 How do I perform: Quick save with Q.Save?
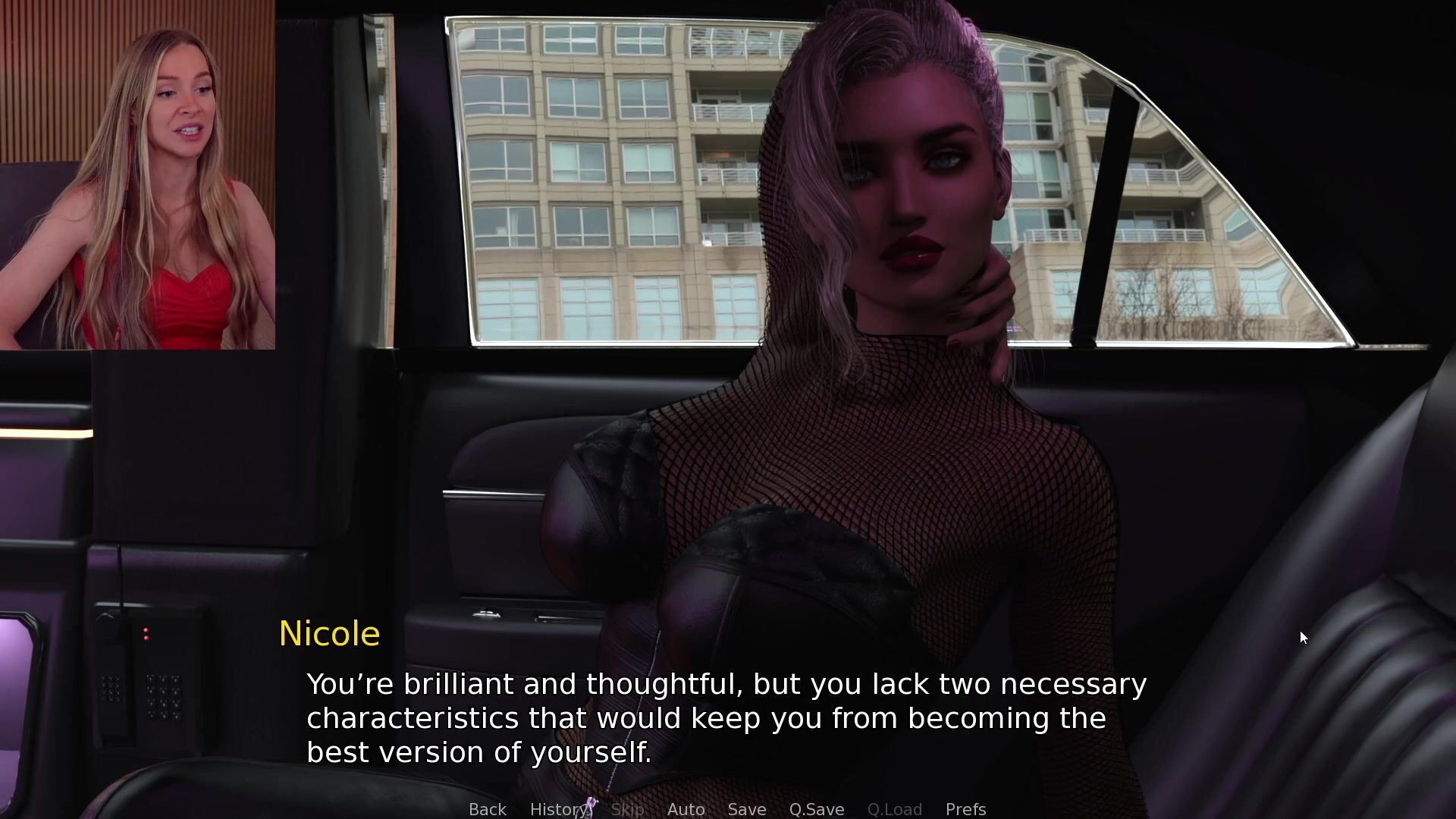[816, 809]
